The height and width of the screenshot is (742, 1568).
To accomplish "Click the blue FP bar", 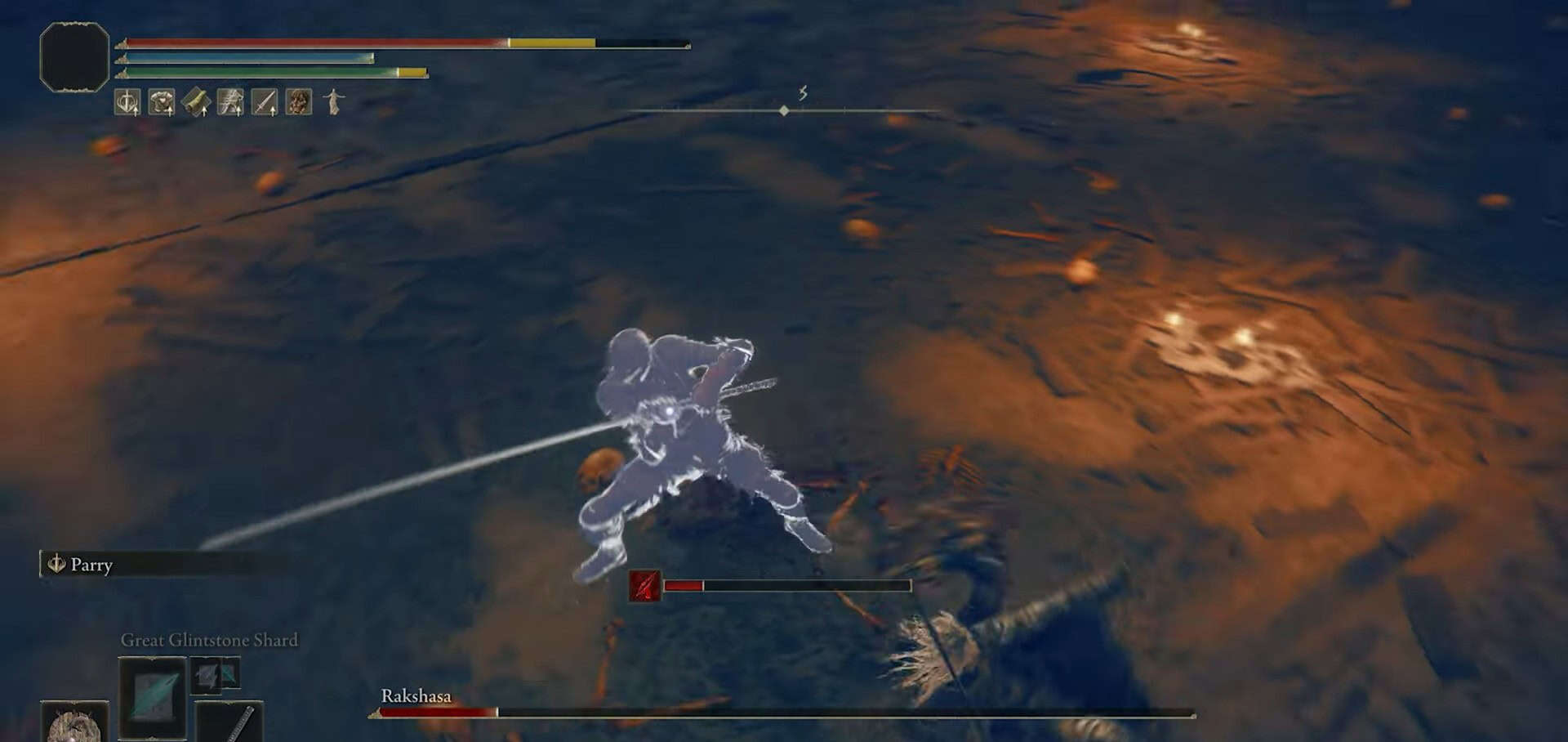I will point(245,57).
